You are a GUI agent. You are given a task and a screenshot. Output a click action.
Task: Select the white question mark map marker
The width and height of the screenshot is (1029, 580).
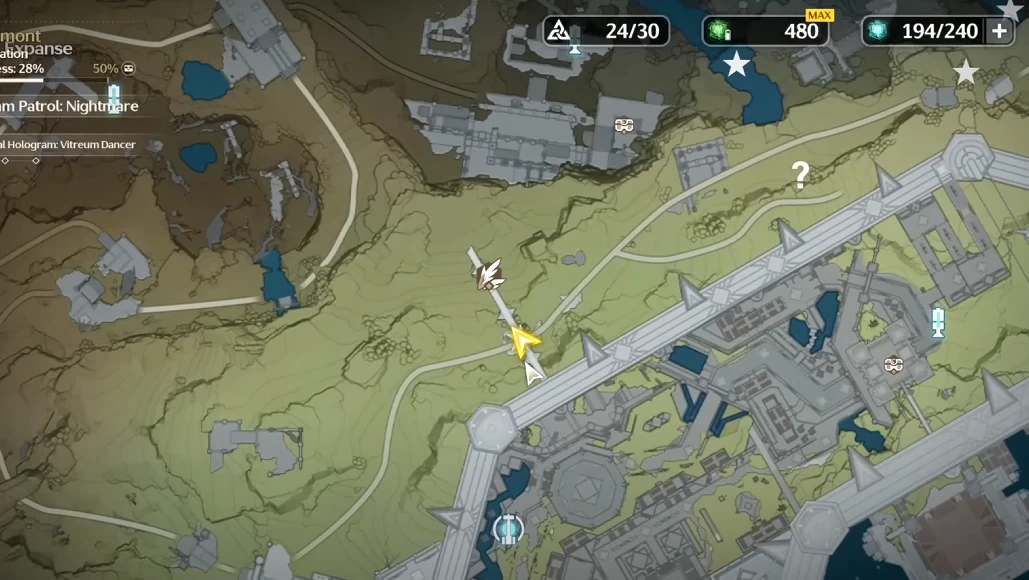(800, 176)
